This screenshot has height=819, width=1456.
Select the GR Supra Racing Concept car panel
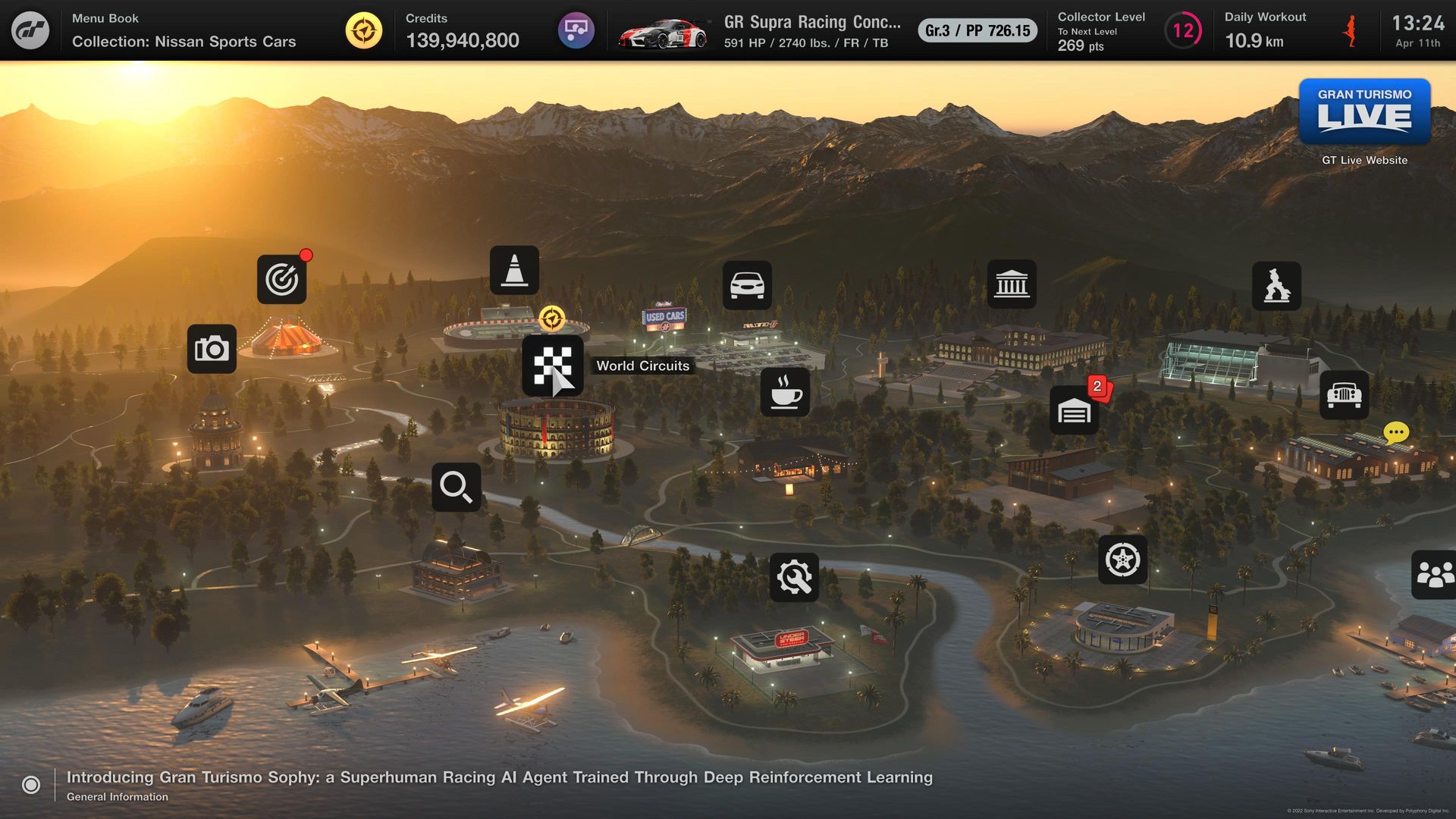(x=811, y=31)
